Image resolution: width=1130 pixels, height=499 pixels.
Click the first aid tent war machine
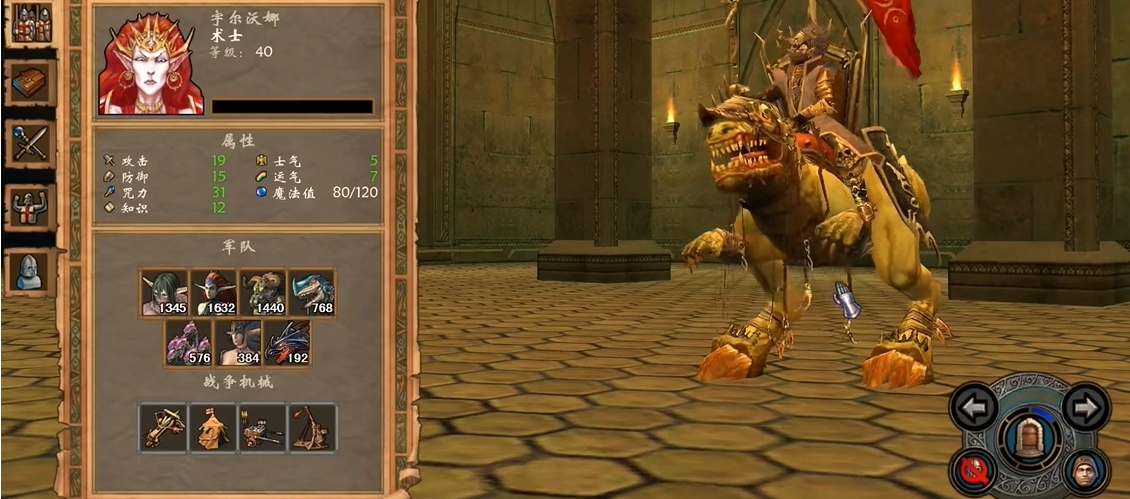(x=213, y=428)
